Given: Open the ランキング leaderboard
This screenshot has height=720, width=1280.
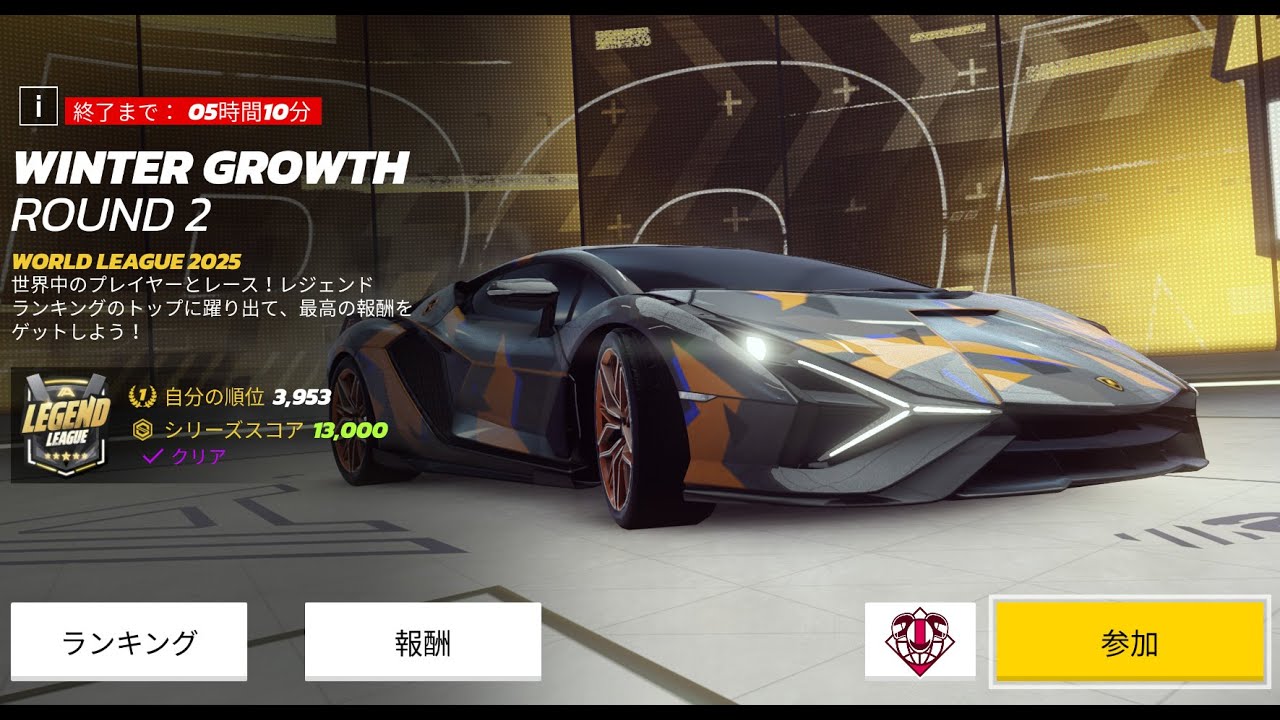Looking at the screenshot, I should click(x=129, y=641).
